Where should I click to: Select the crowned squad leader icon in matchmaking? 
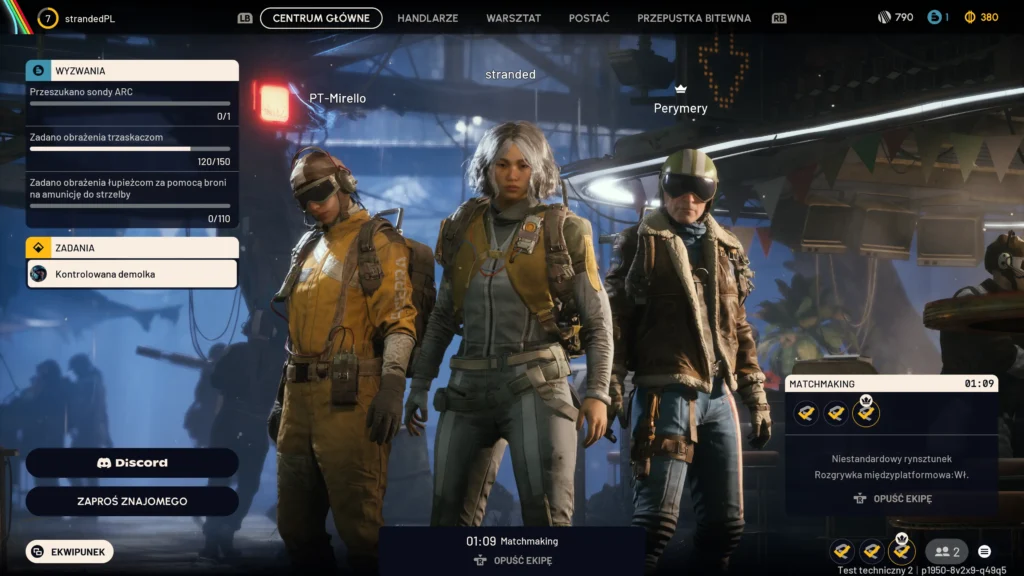tap(866, 412)
